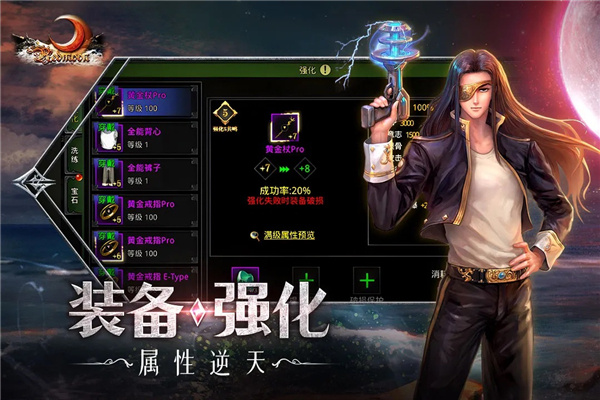The height and width of the screenshot is (400, 600).
Task: Select the 黄金杖Pro equipment row
Action: click(141, 101)
